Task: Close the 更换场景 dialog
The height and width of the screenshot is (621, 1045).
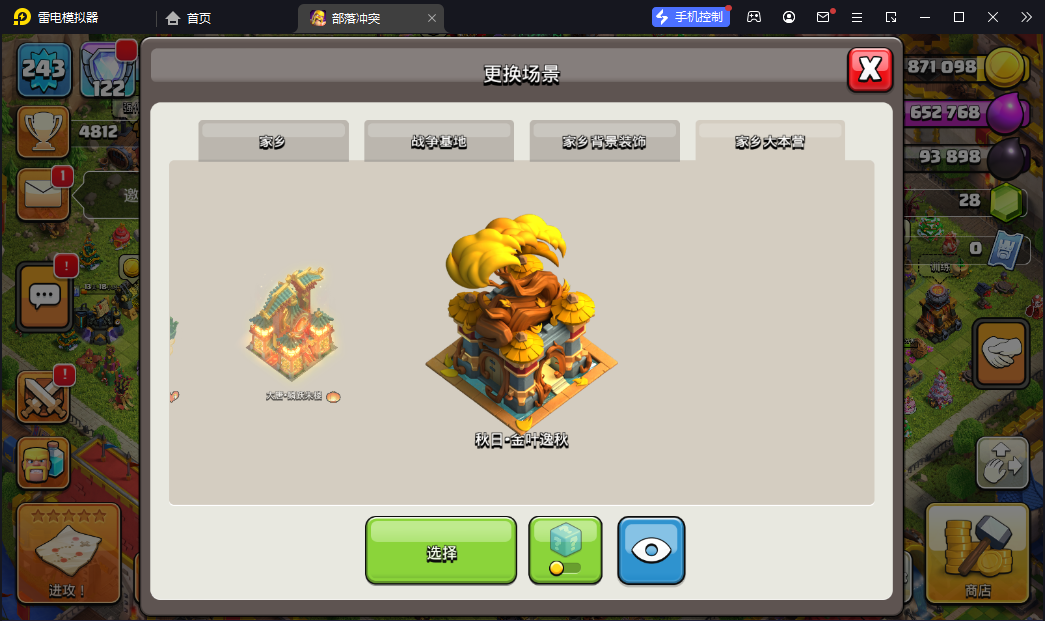Action: tap(870, 69)
